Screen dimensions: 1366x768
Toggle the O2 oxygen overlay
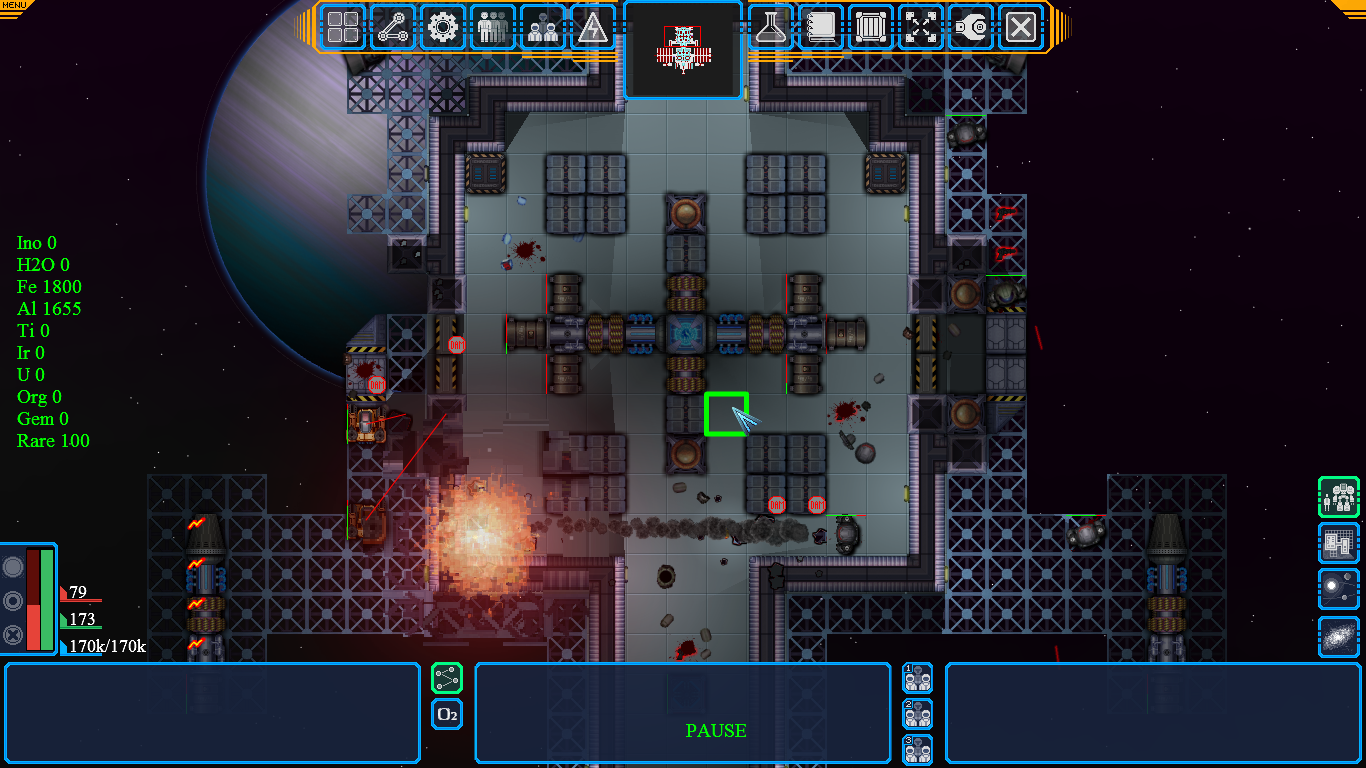click(x=447, y=714)
